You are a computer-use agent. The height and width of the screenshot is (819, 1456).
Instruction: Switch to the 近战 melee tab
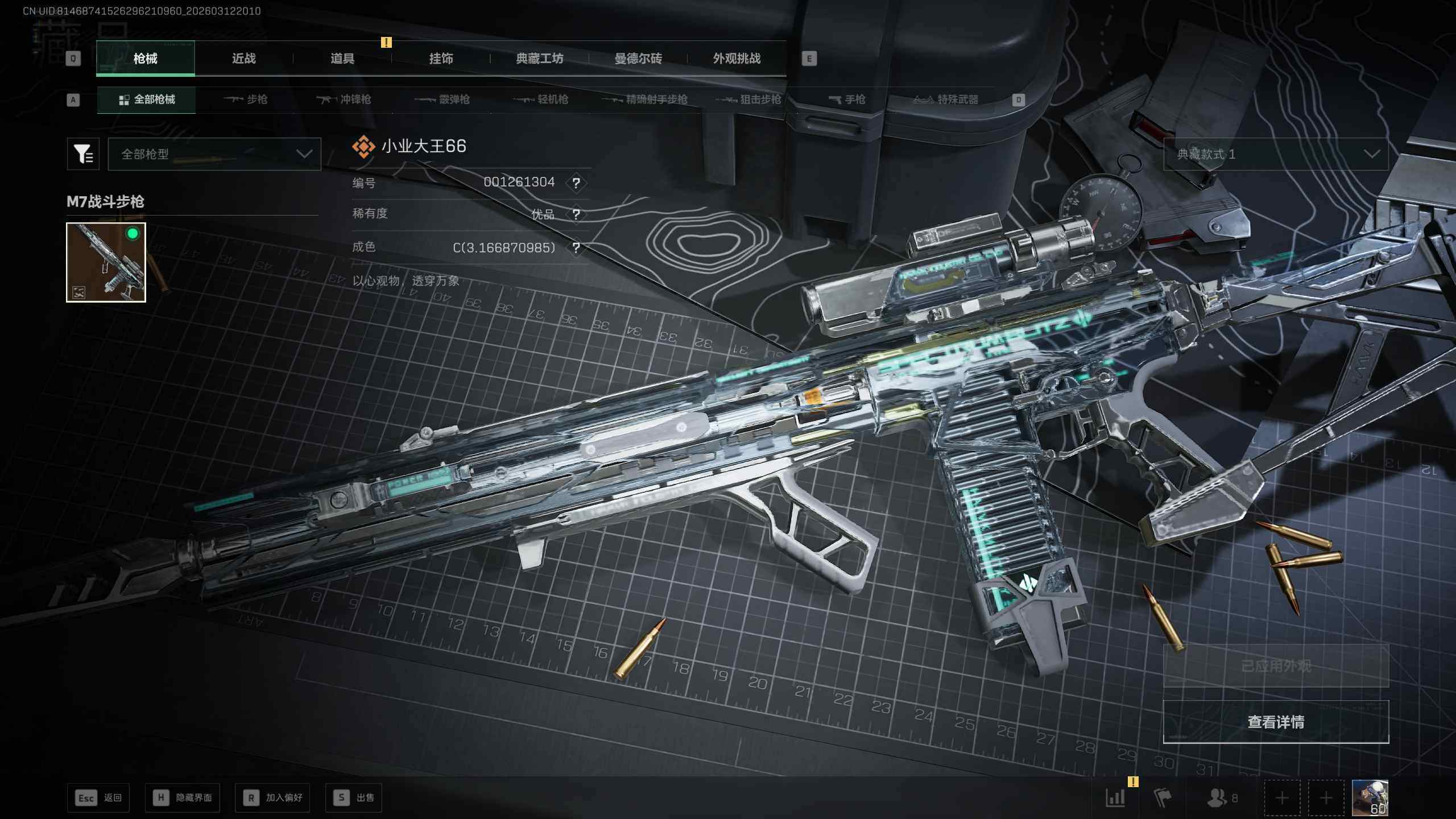(x=243, y=59)
